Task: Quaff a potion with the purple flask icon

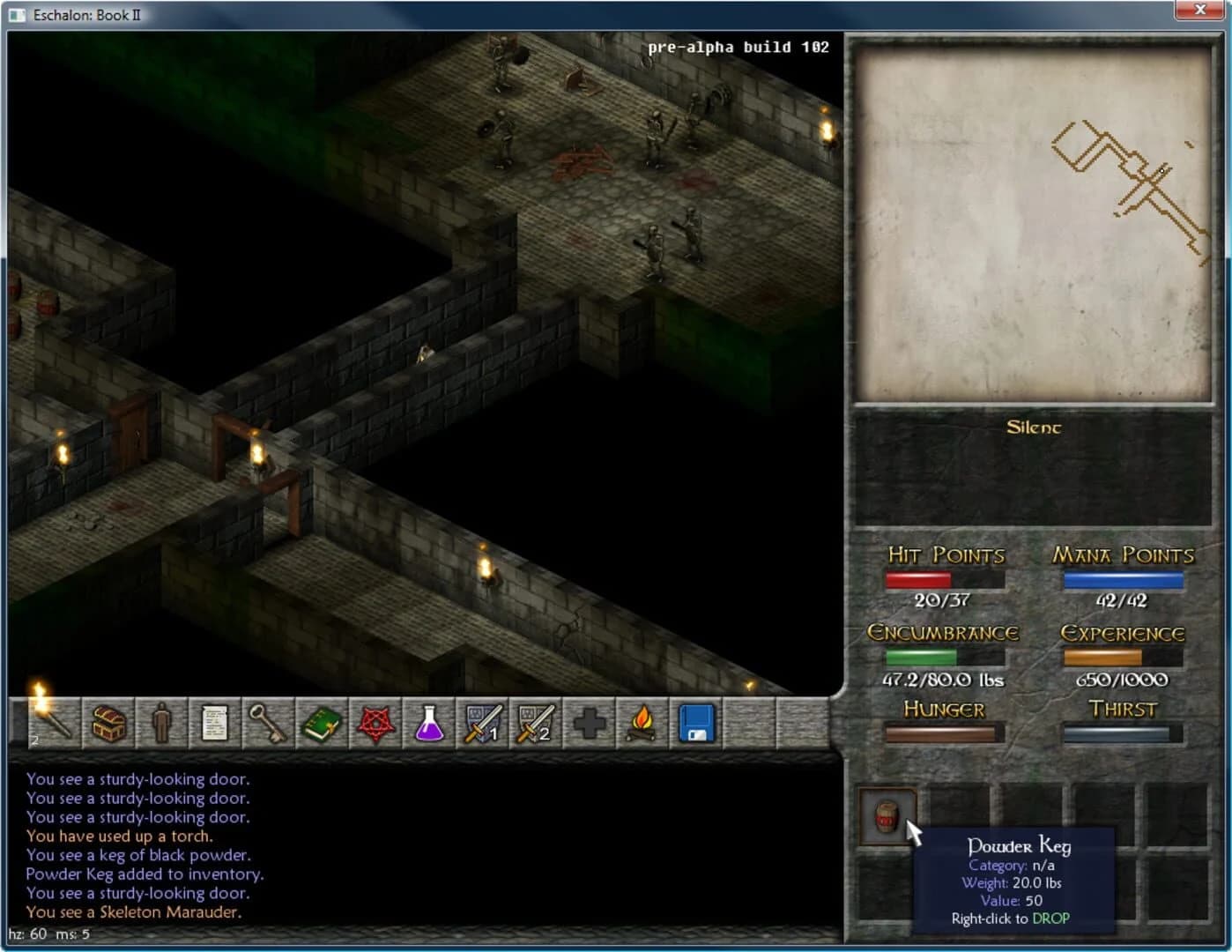Action: point(429,723)
